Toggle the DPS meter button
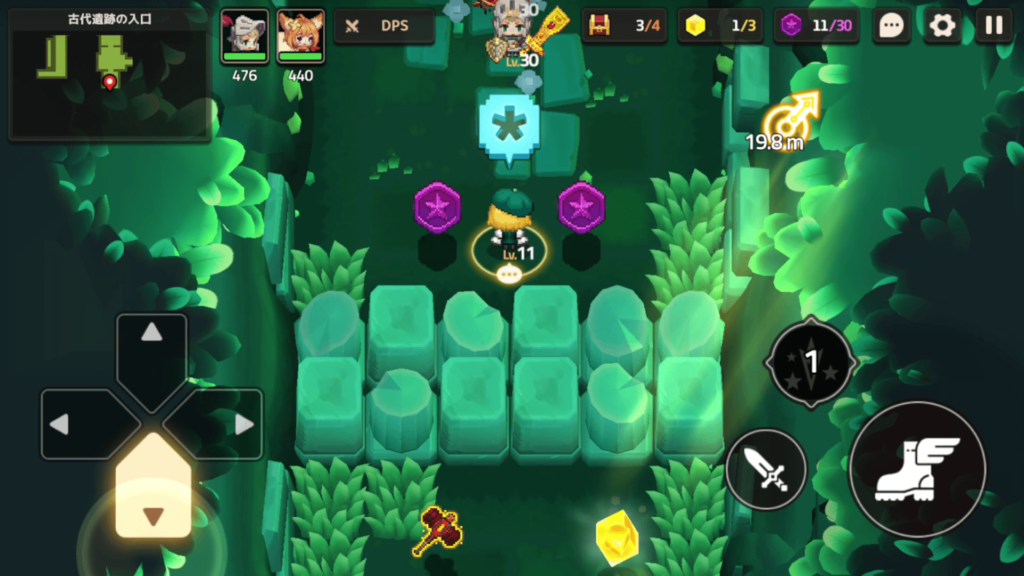Image resolution: width=1024 pixels, height=576 pixels. click(x=384, y=26)
